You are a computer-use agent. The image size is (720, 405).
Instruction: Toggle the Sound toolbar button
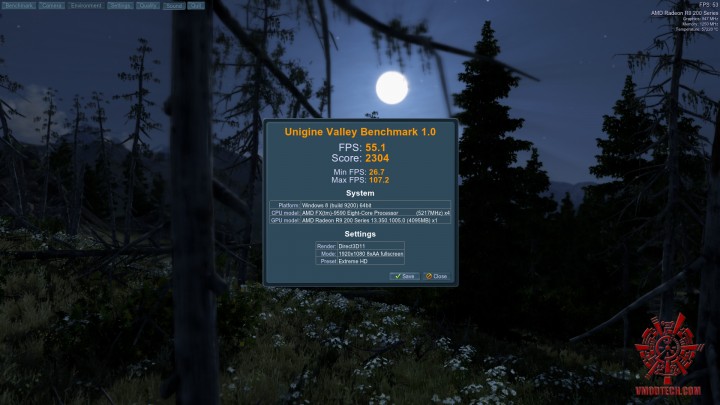(173, 5)
